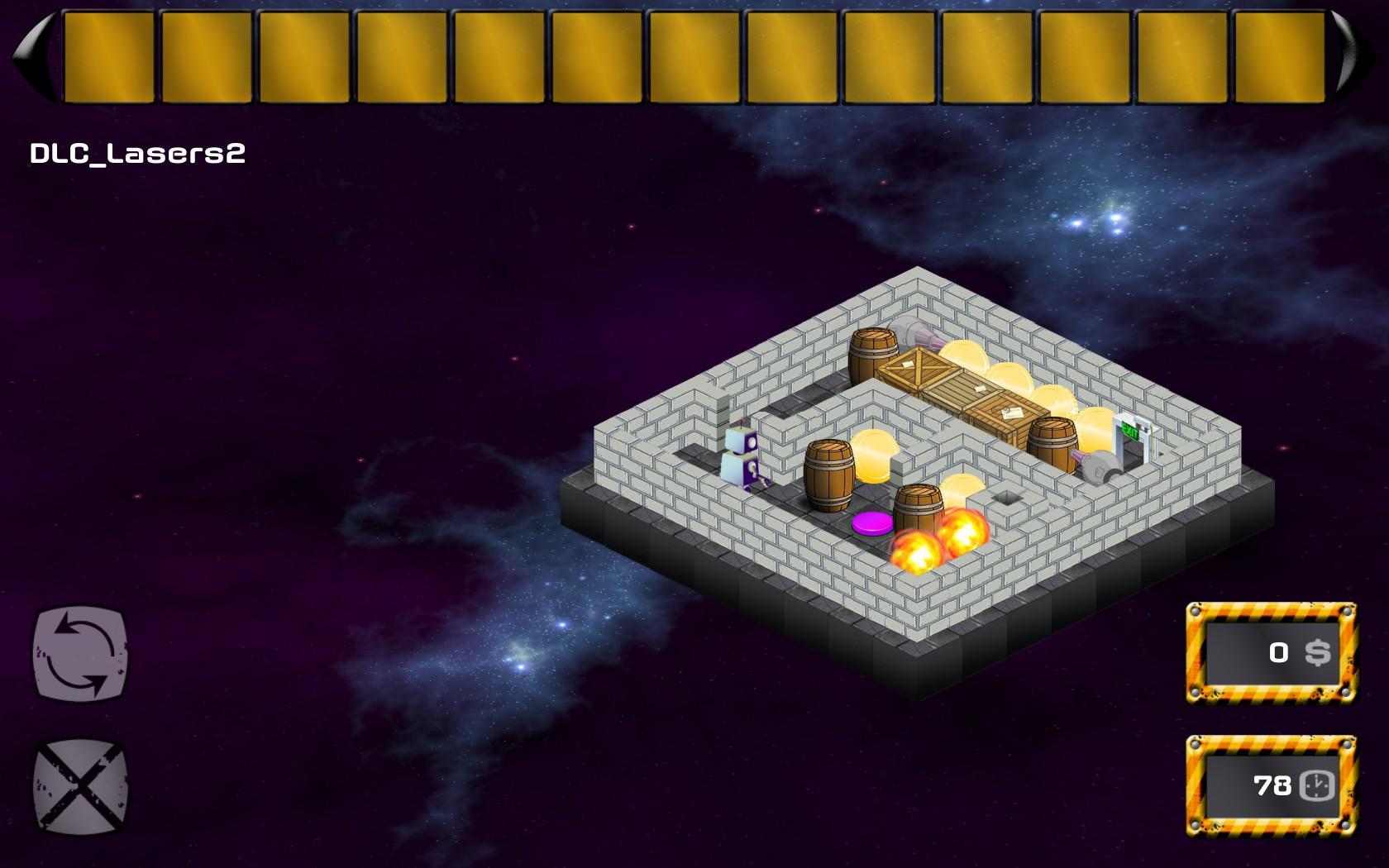
Task: Select the robot character on the board
Action: [742, 459]
